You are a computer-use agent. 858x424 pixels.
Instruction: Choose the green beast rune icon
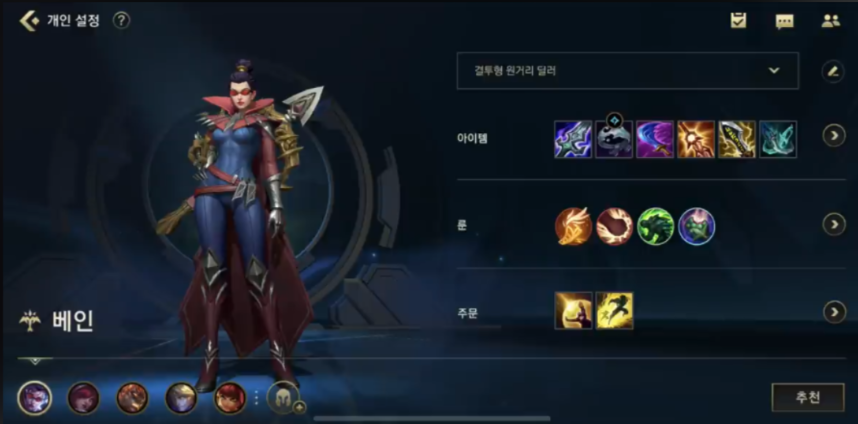tap(656, 226)
